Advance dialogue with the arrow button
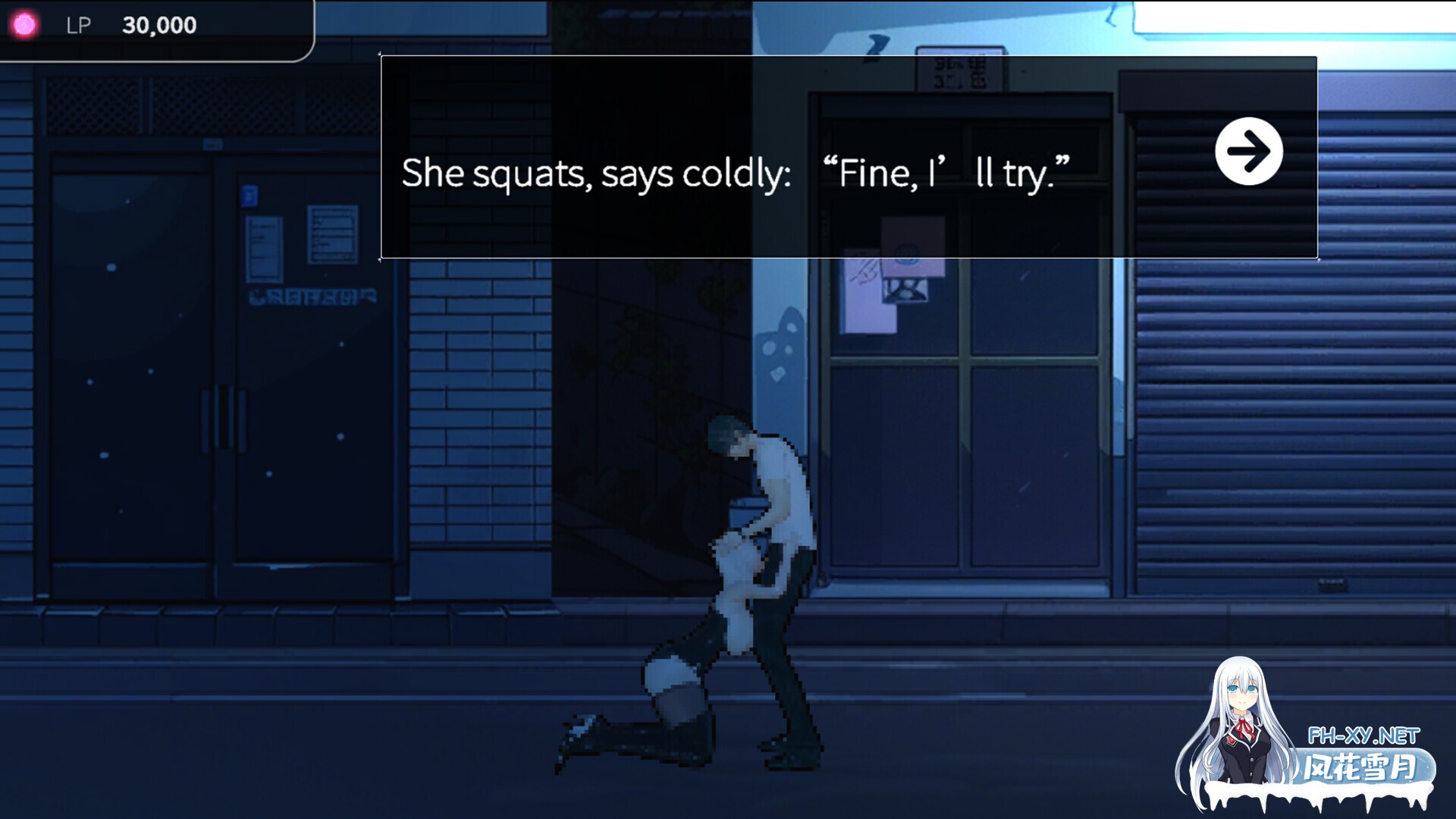Viewport: 1456px width, 819px height. click(1248, 151)
